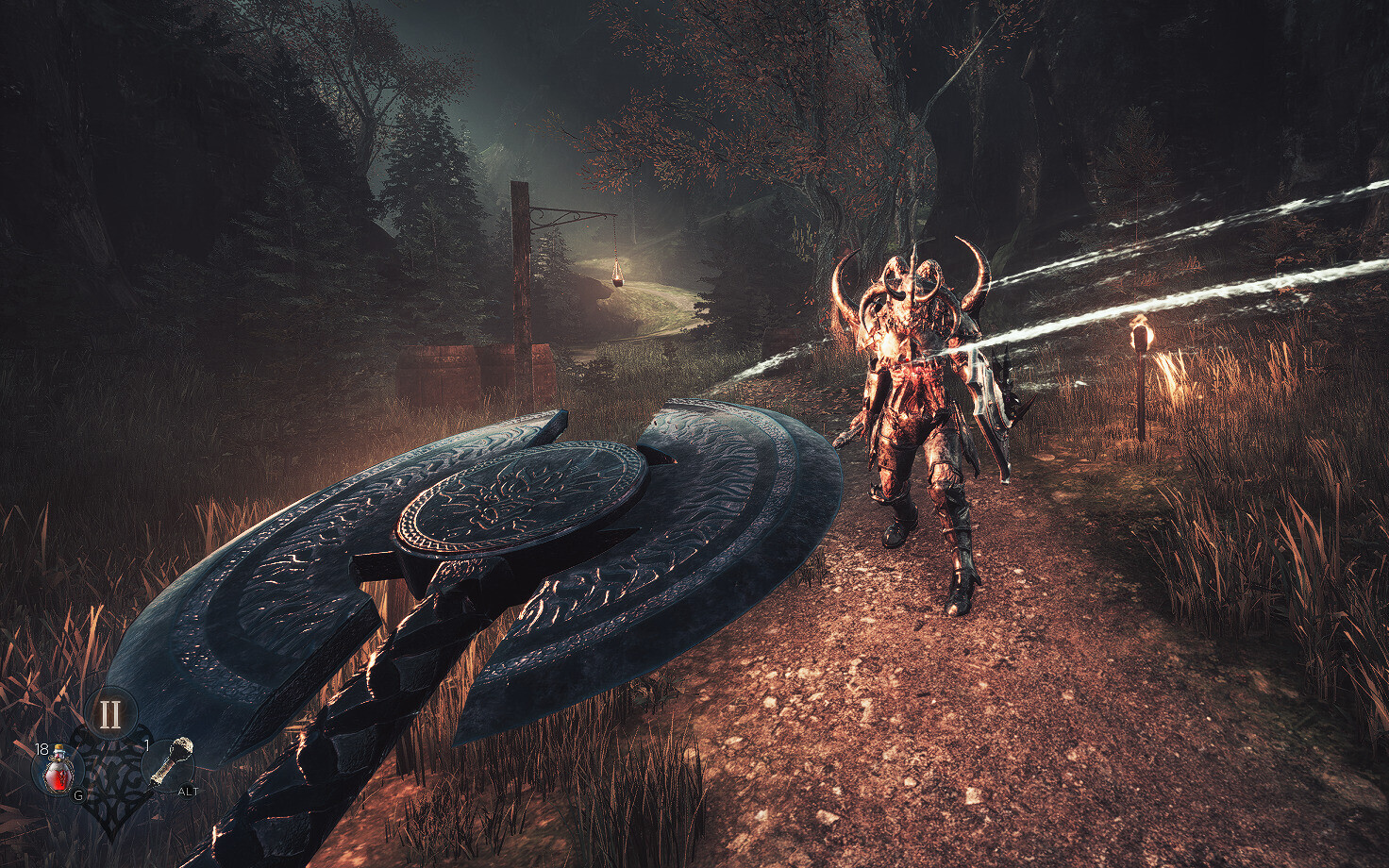Click the throwable item icon beside ALT
Screen dimensions: 1389x868
(x=173, y=759)
